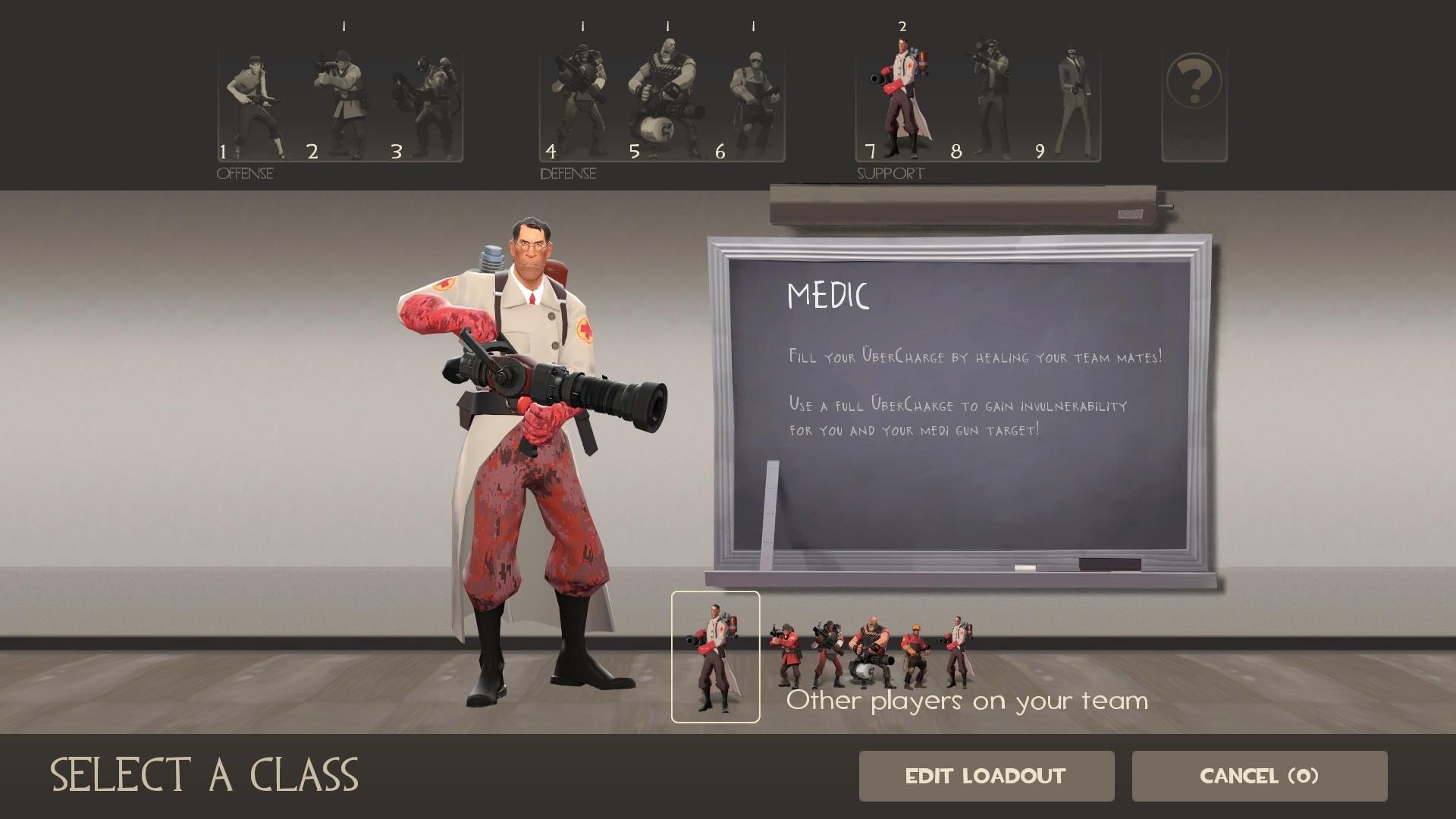Pick the Pyro class
Viewport: 1456px width, 819px height.
coord(425,105)
